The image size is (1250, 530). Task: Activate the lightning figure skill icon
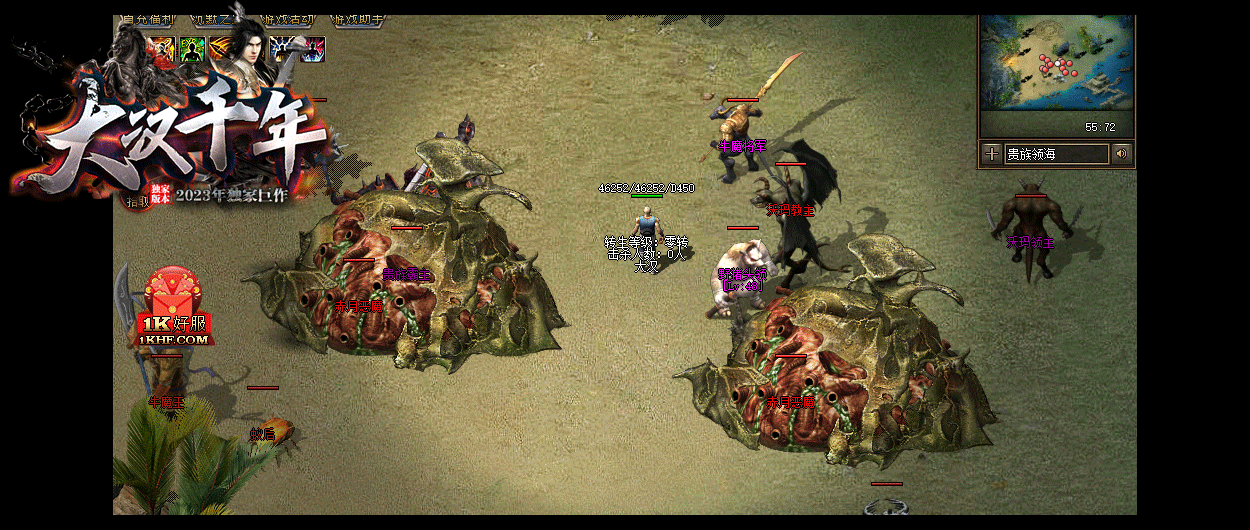(282, 49)
